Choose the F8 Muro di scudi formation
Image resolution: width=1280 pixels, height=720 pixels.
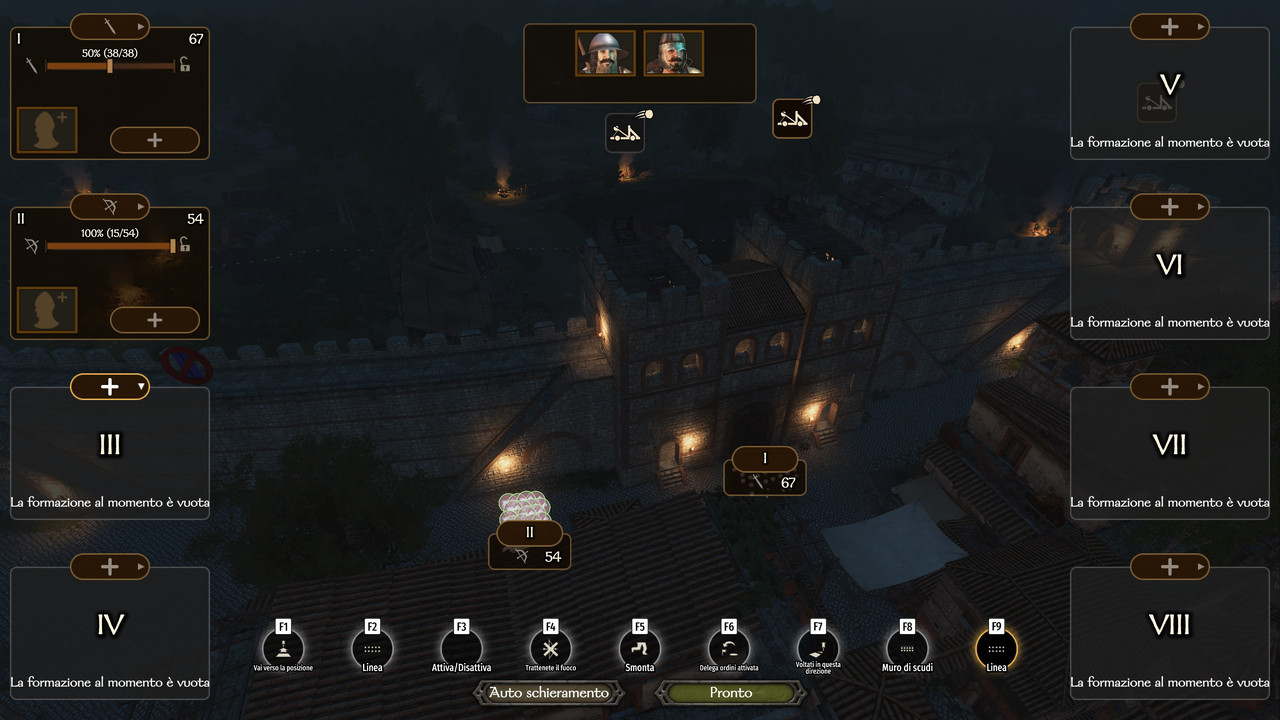tap(907, 648)
